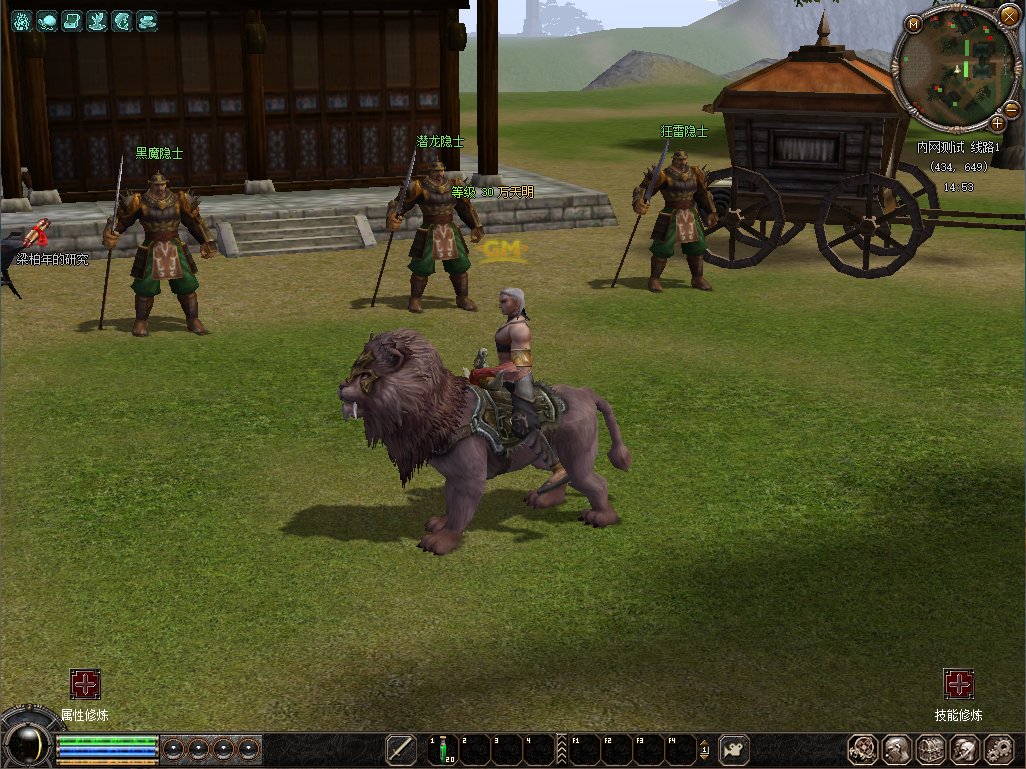Open the treasure chest inventory menu

coord(931,749)
